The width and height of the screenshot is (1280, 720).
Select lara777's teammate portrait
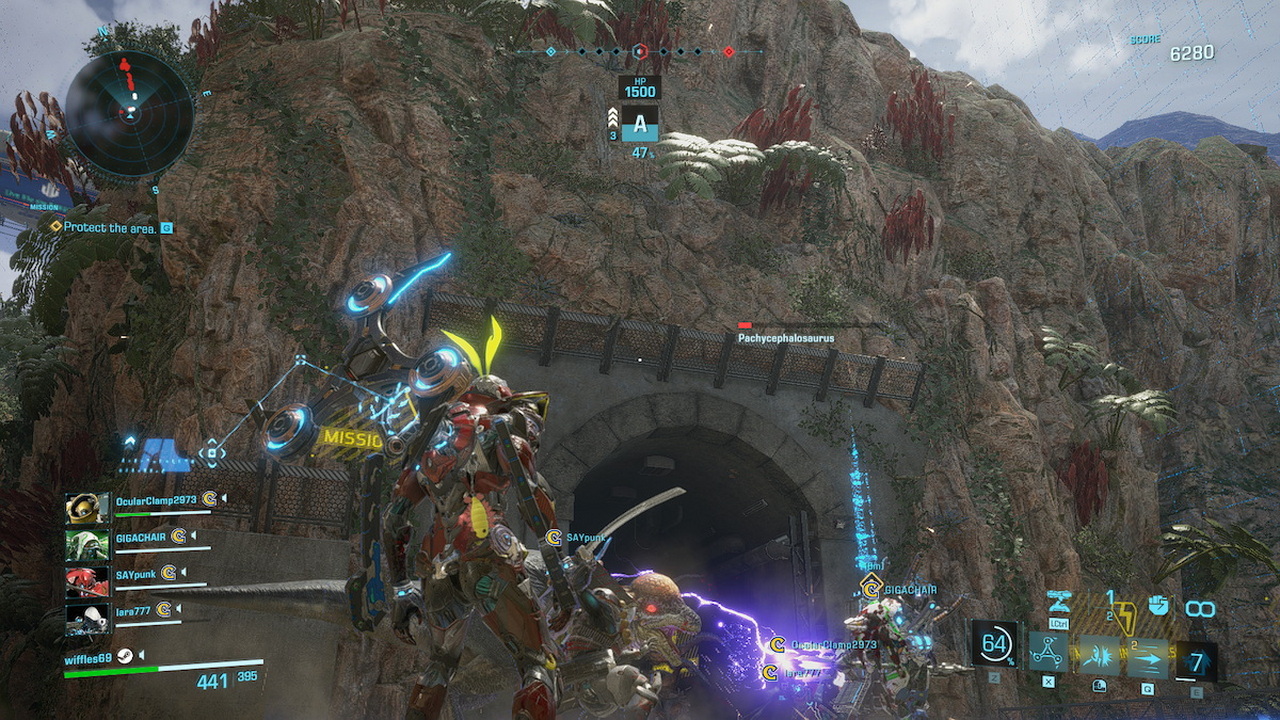pos(87,617)
